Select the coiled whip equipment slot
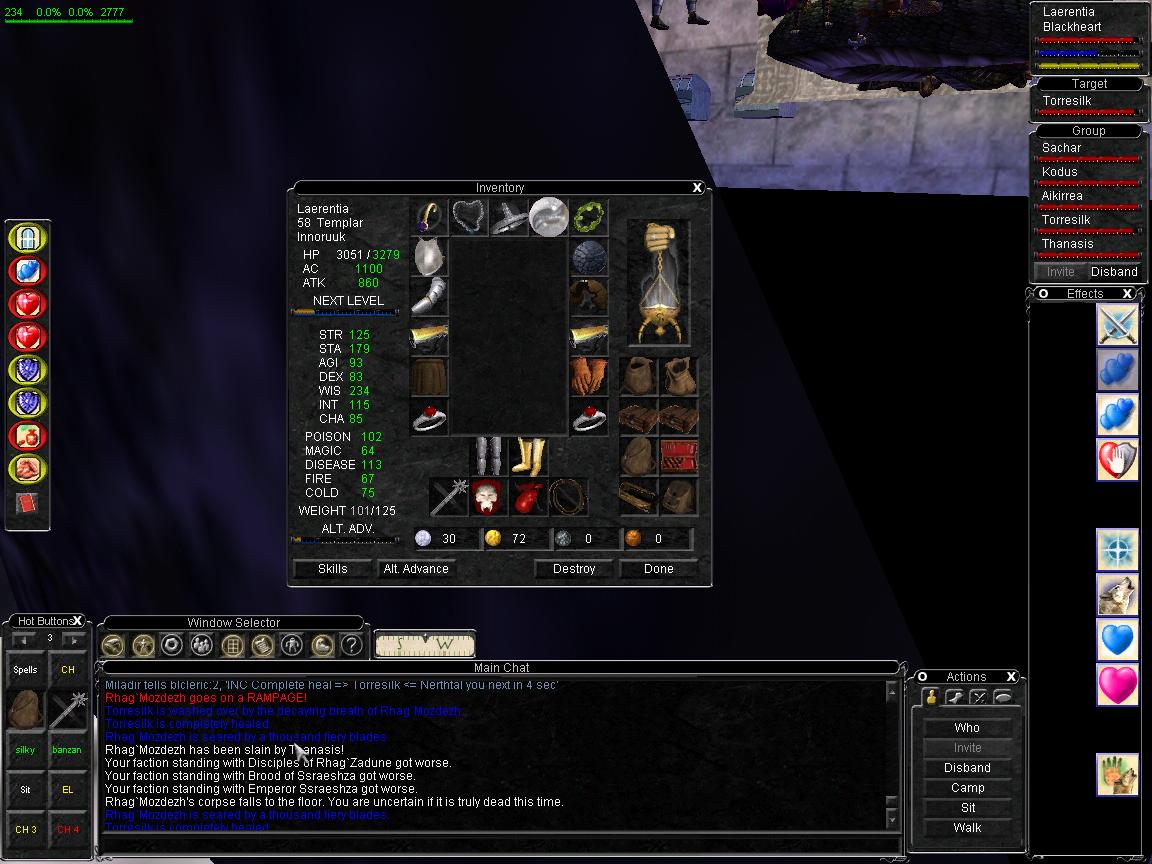Screen dimensions: 1152x864 click(568, 497)
